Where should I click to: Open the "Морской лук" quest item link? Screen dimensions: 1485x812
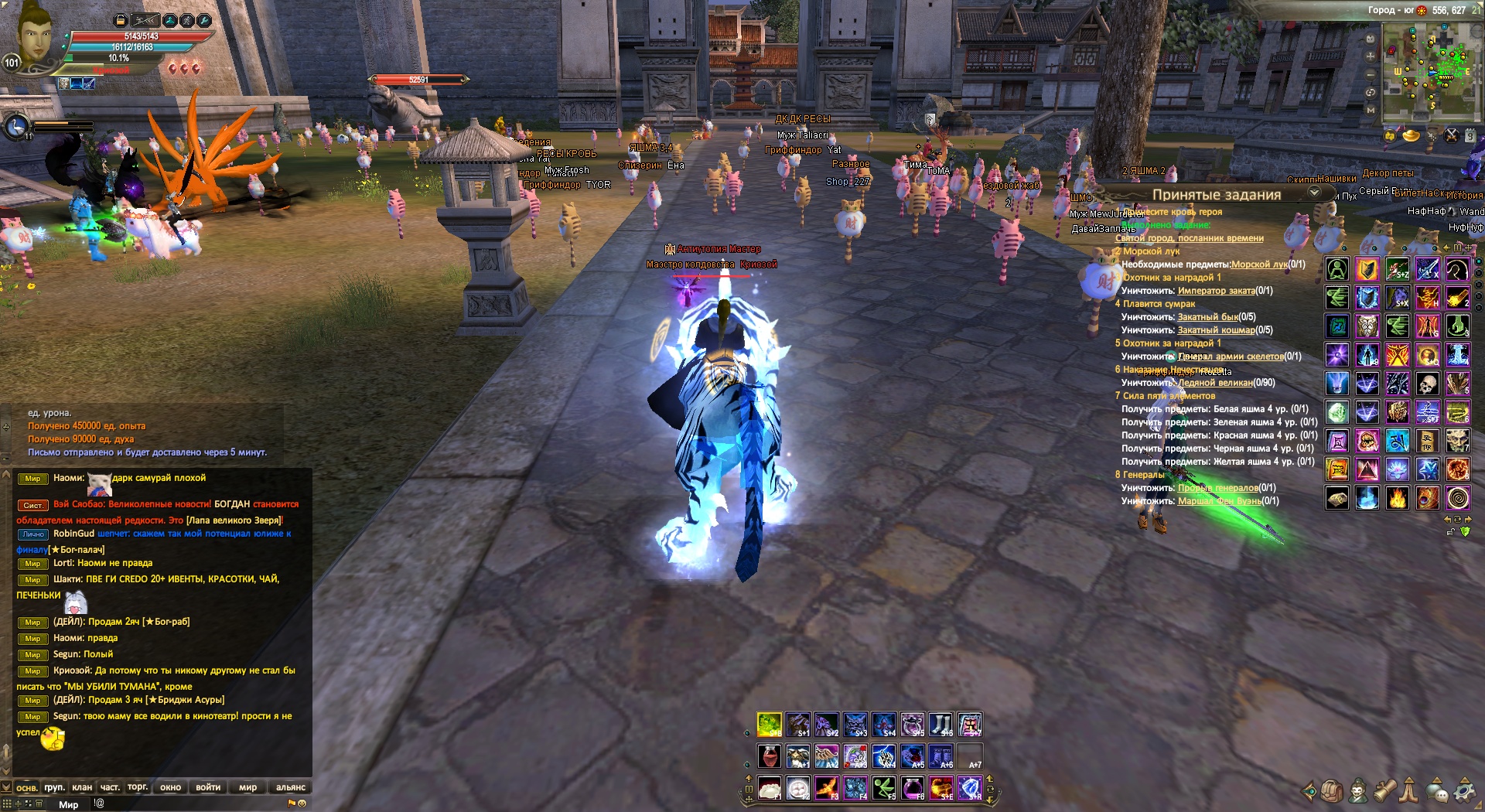coord(1259,264)
